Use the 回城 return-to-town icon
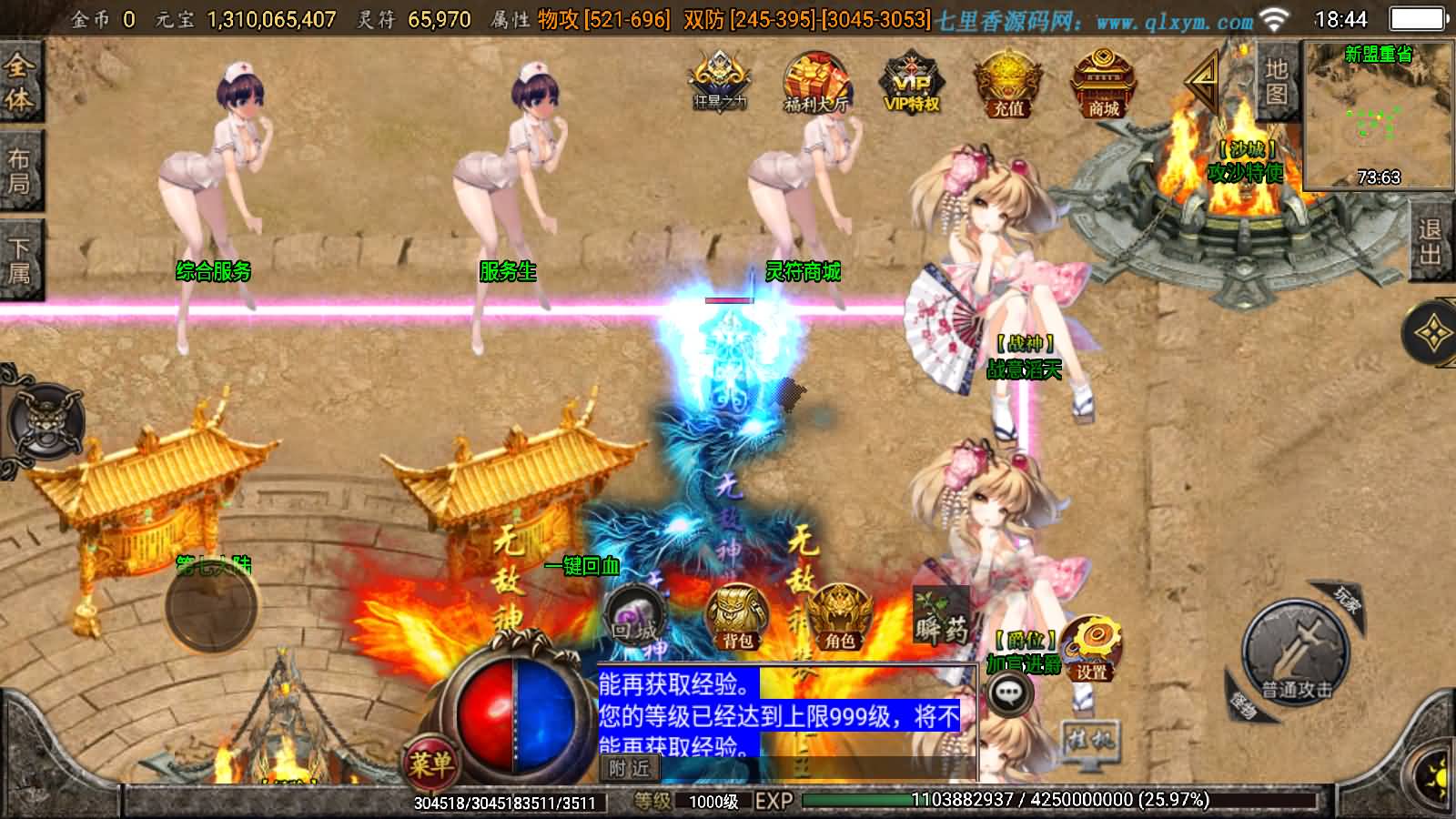 pyautogui.click(x=634, y=618)
